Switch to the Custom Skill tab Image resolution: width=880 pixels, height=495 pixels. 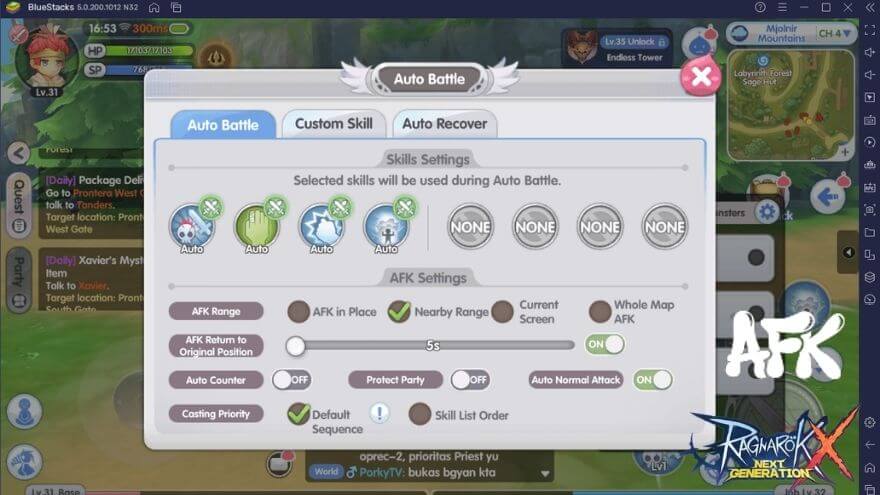click(333, 124)
